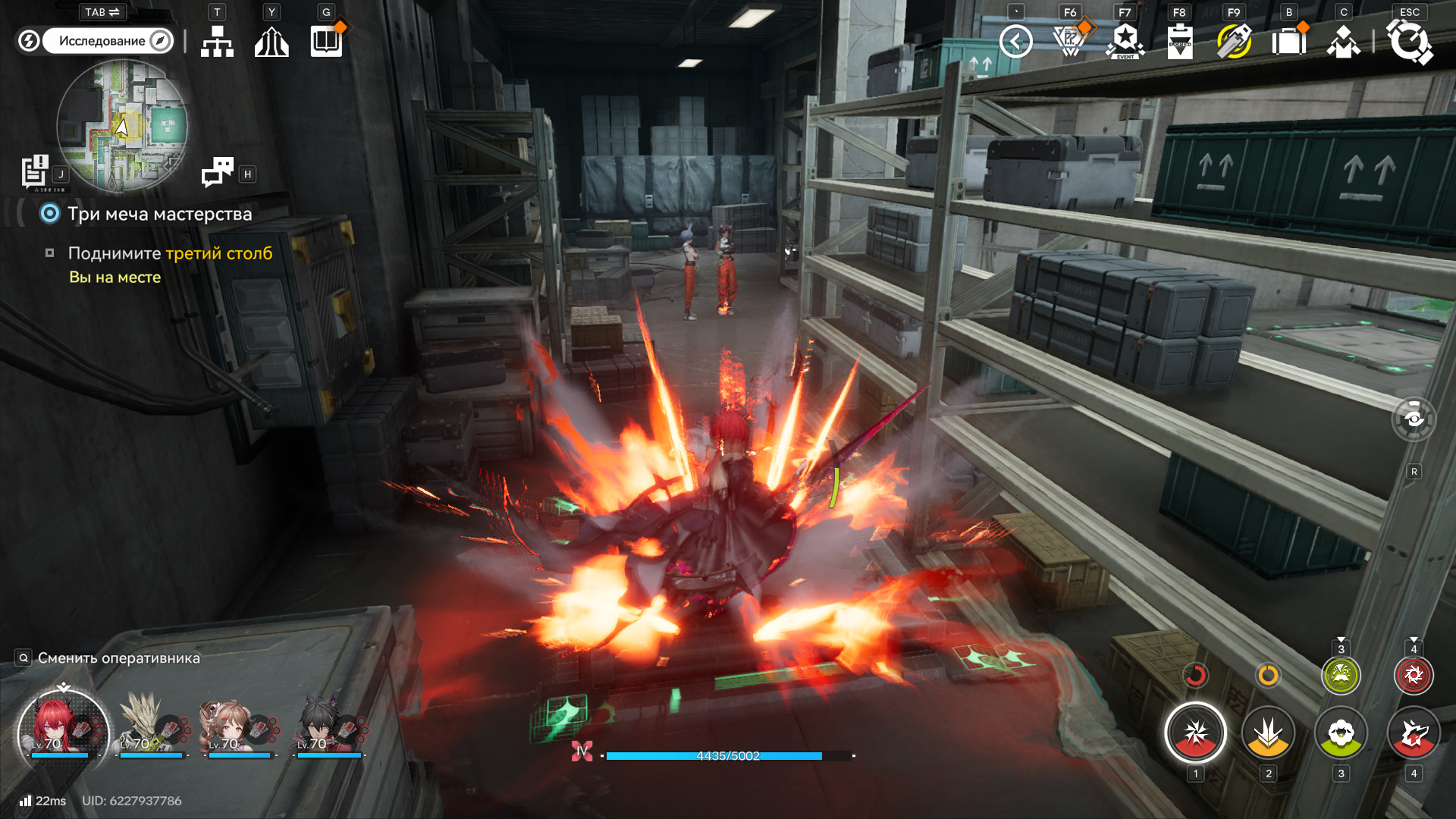The width and height of the screenshot is (1456, 819).
Task: Open the operators team icon
Action: coord(1343,41)
